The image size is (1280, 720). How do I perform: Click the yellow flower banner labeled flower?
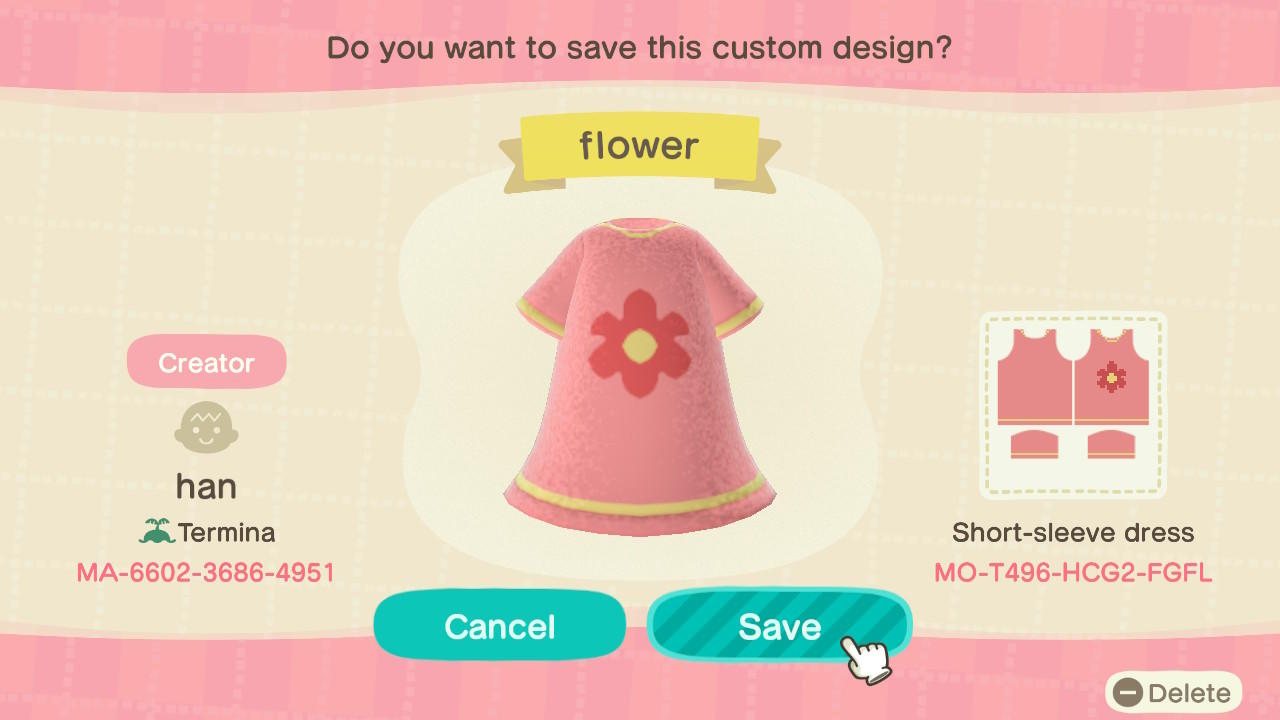pos(639,146)
